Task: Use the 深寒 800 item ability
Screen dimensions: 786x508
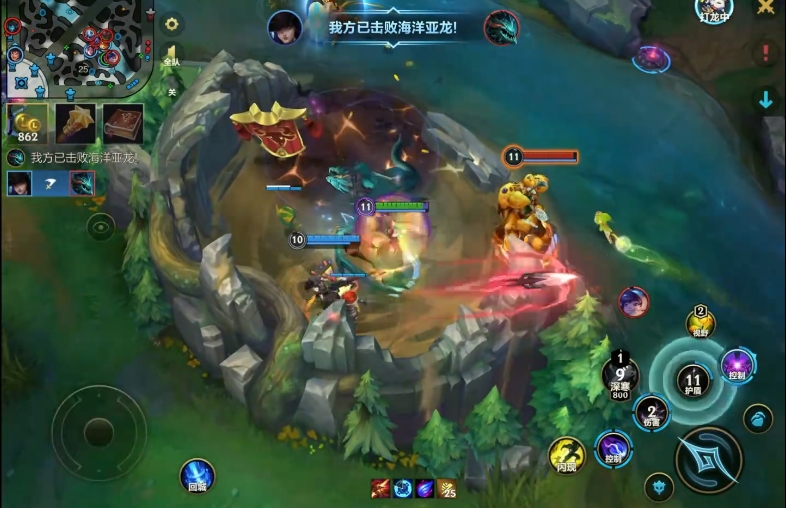Action: tap(620, 377)
